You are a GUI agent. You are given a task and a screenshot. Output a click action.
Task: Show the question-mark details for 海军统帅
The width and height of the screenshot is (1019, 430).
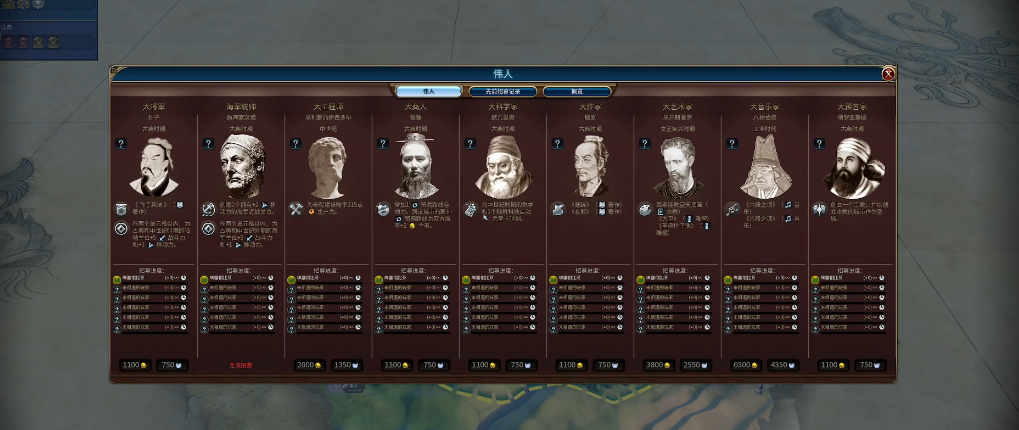[x=208, y=144]
